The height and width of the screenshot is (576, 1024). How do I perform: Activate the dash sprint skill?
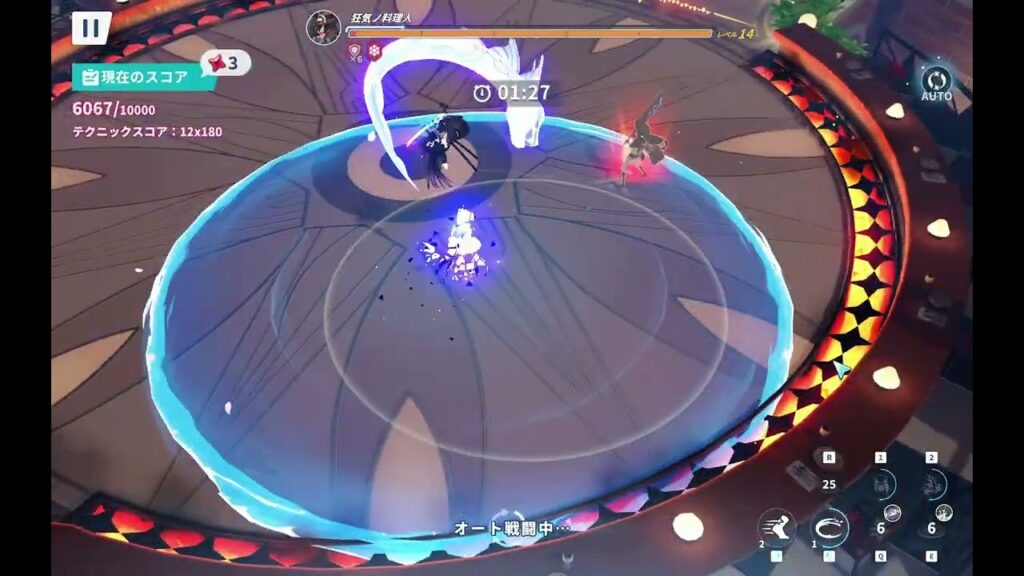click(x=777, y=527)
